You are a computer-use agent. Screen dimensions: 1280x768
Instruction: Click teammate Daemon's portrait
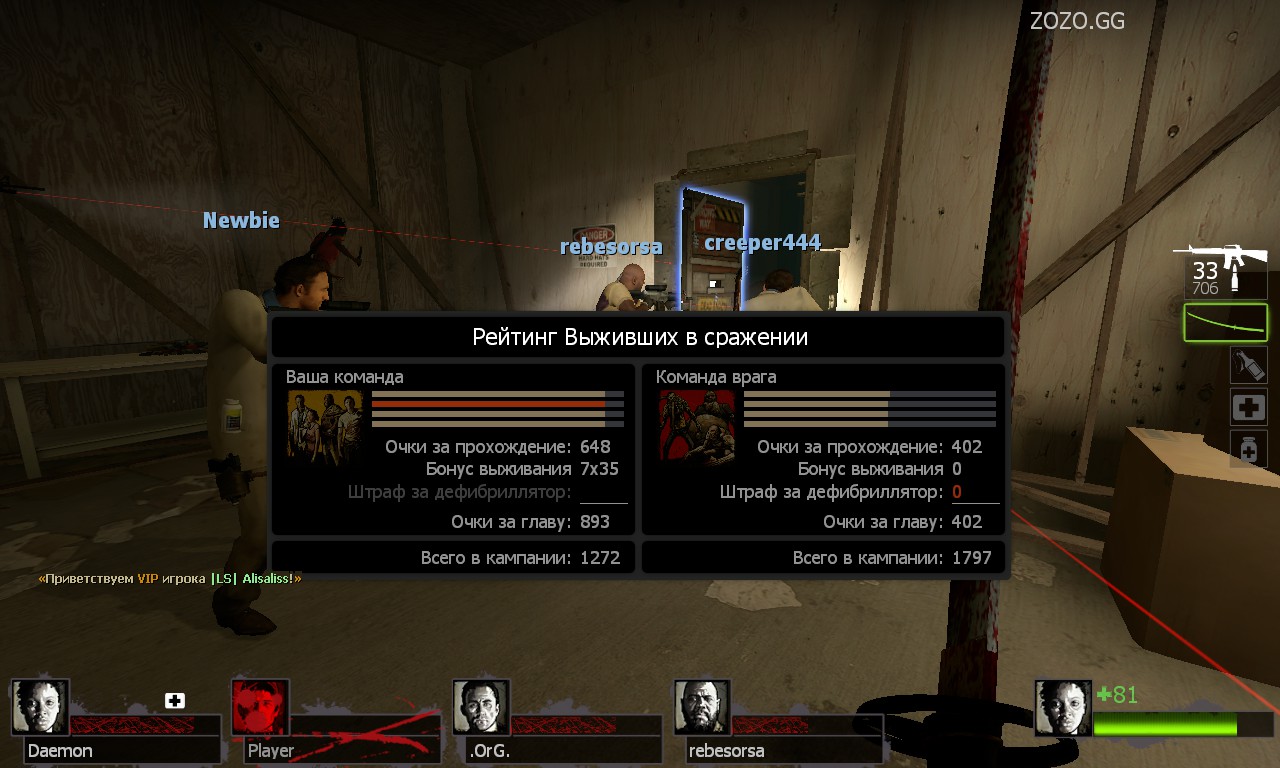click(x=41, y=708)
